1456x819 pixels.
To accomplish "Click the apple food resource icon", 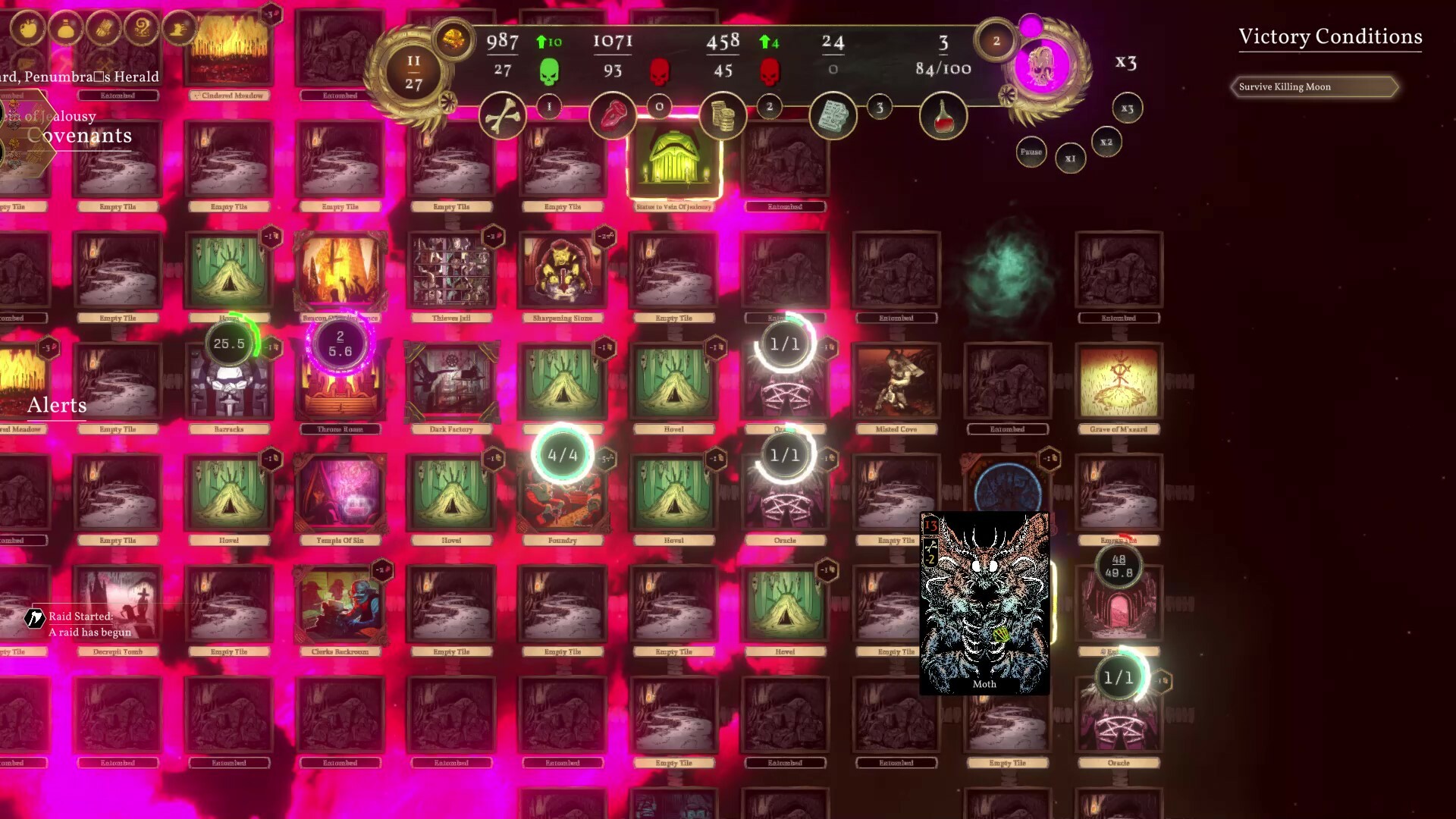I will point(27,28).
